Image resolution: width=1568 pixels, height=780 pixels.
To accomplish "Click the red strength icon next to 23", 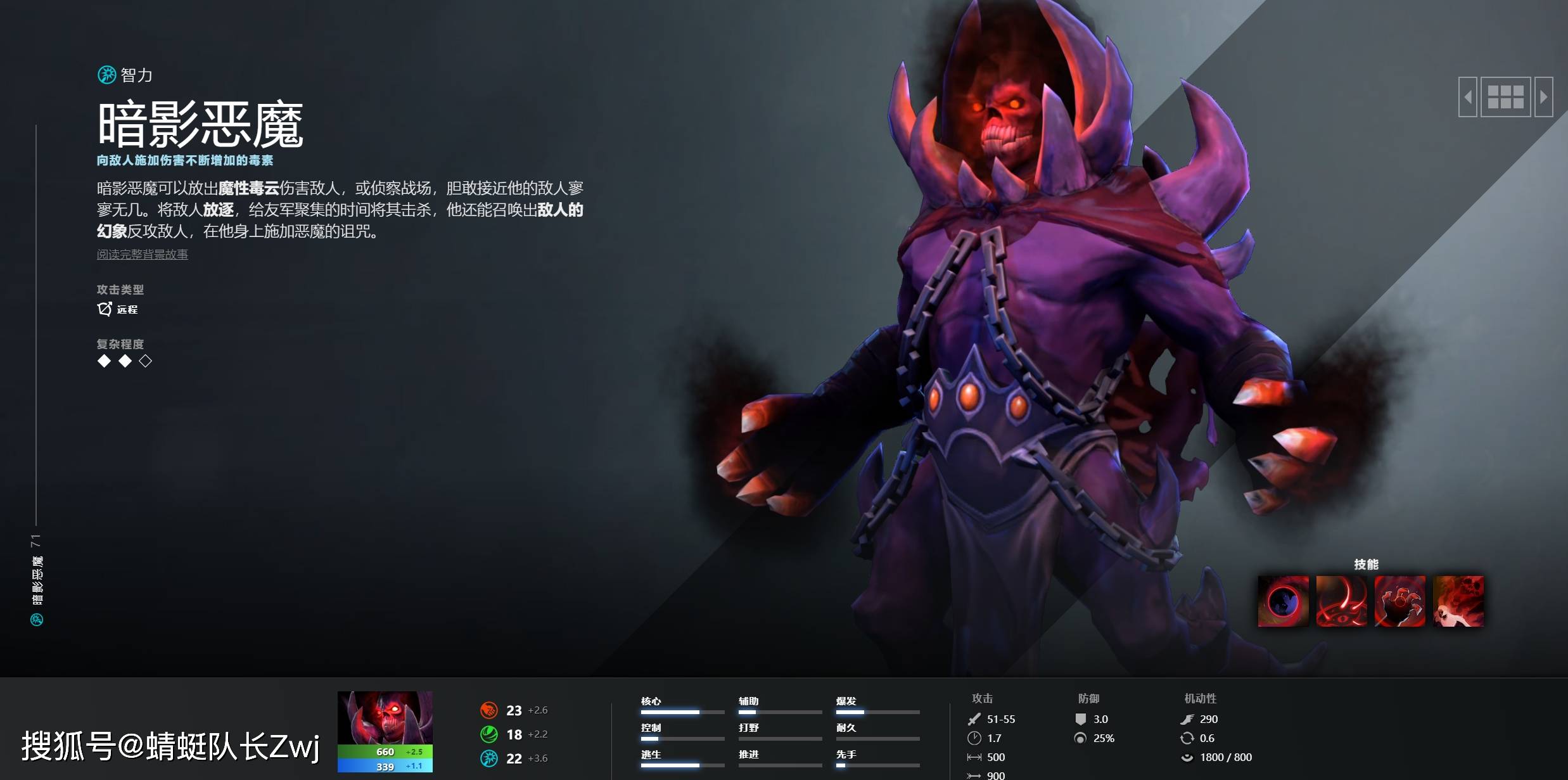I will click(488, 710).
